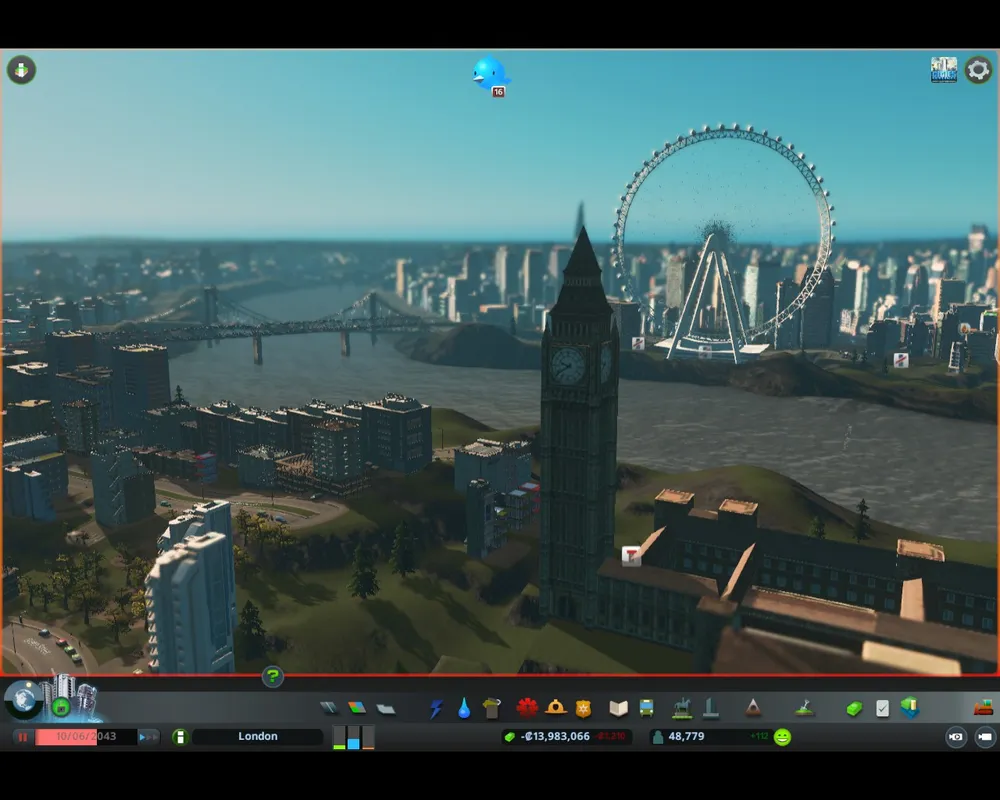Open the Fire Department helmet menu
This screenshot has height=800, width=1000.
point(556,708)
